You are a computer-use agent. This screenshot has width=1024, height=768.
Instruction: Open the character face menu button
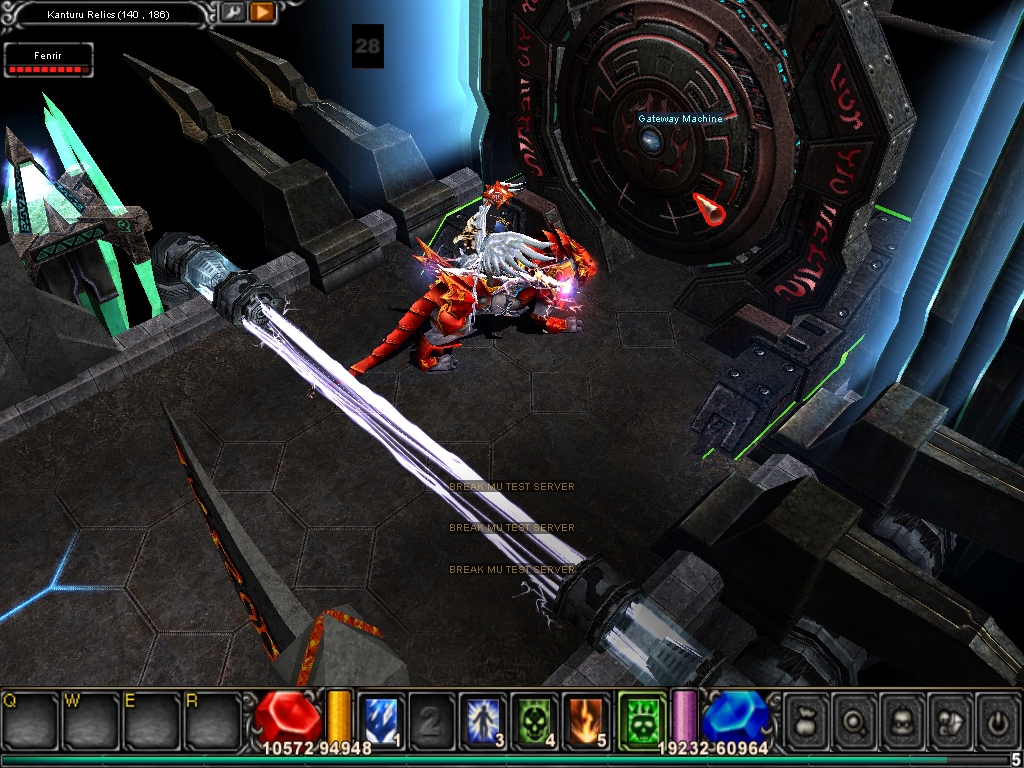[901, 718]
